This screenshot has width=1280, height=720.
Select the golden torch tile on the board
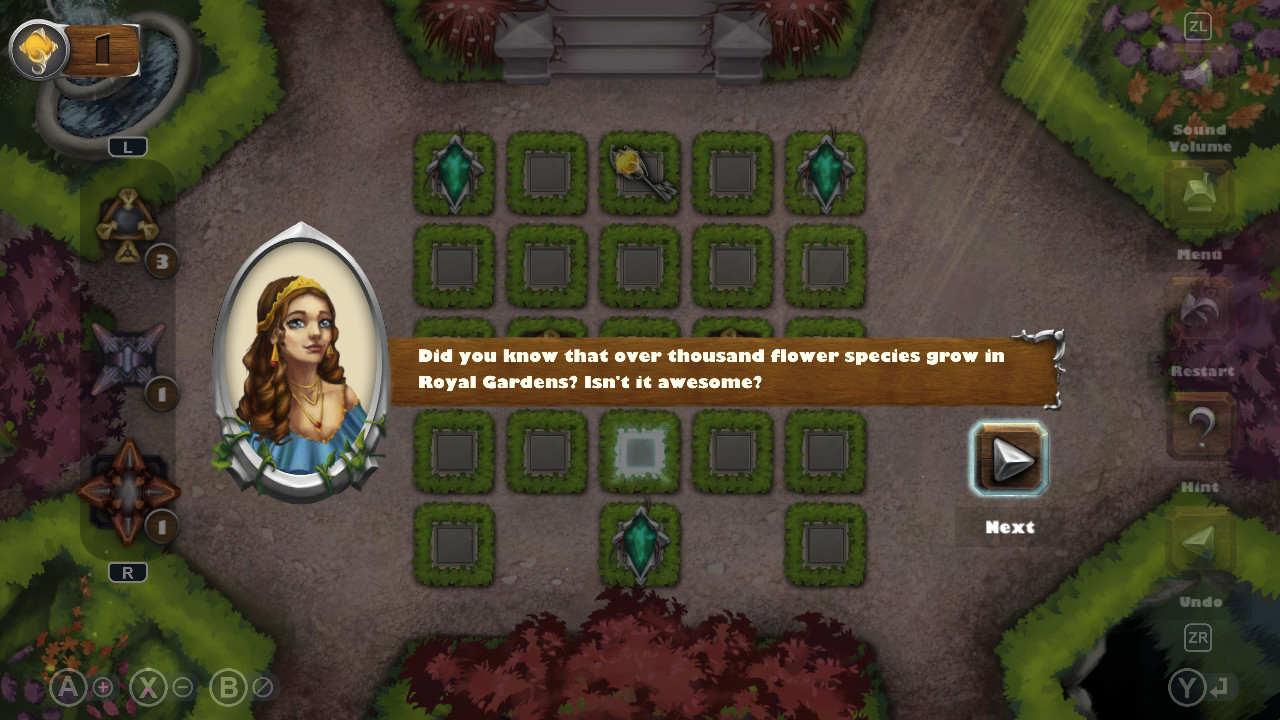pyautogui.click(x=639, y=173)
